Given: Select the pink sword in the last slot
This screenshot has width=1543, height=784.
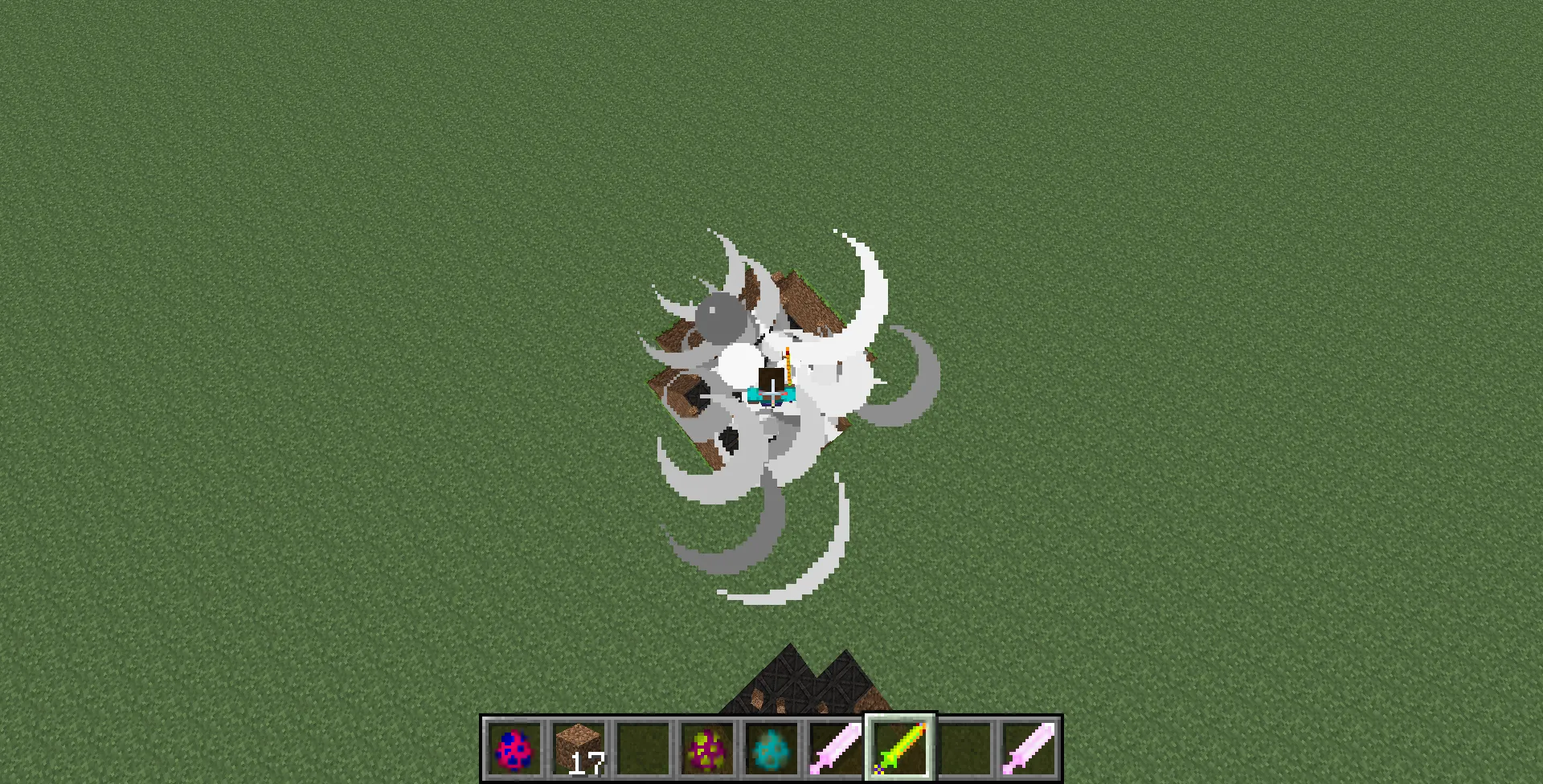Looking at the screenshot, I should pos(1029,749).
